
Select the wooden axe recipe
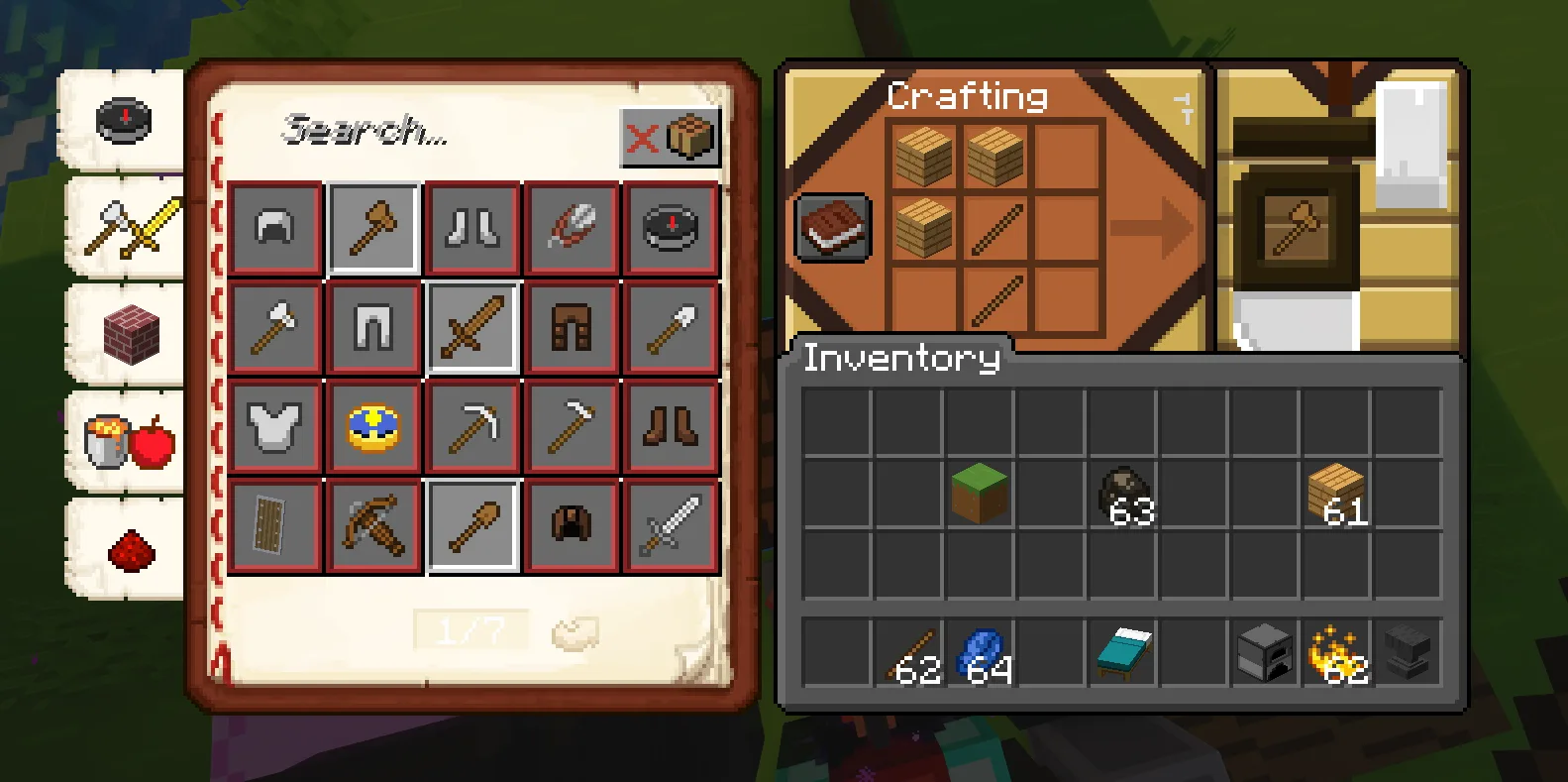click(x=373, y=228)
